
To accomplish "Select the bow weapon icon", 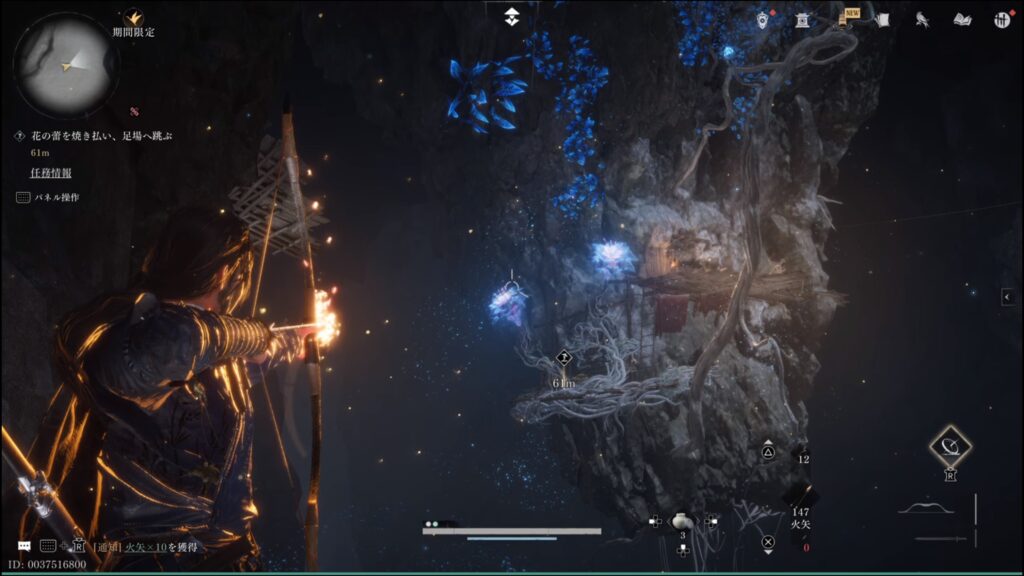I will tap(925, 508).
